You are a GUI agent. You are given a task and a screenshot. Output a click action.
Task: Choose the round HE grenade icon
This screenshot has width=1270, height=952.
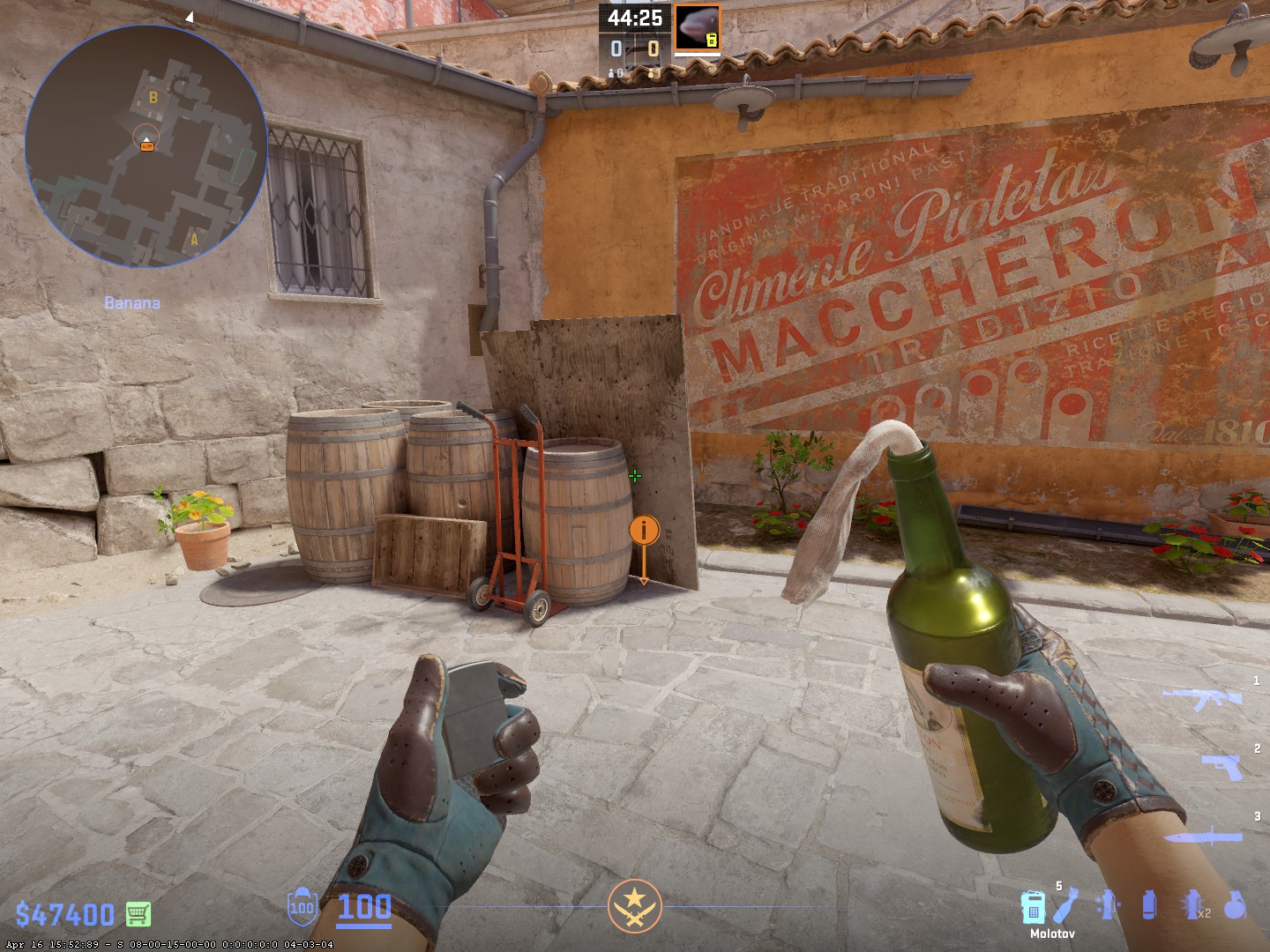1235,906
